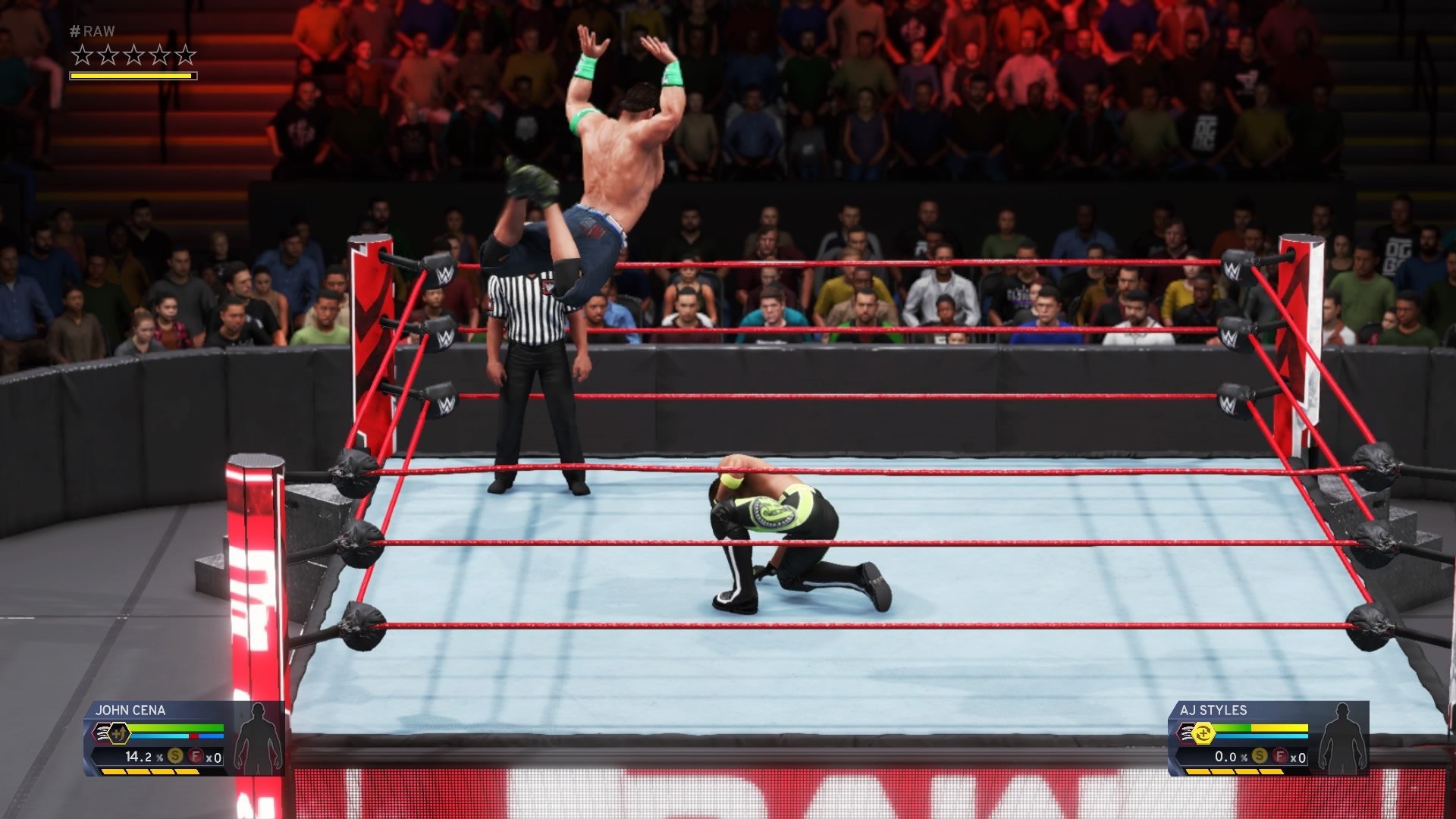The image size is (1456, 819).
Task: Select AJ Styles's body damage silhouette
Action: point(1342,739)
